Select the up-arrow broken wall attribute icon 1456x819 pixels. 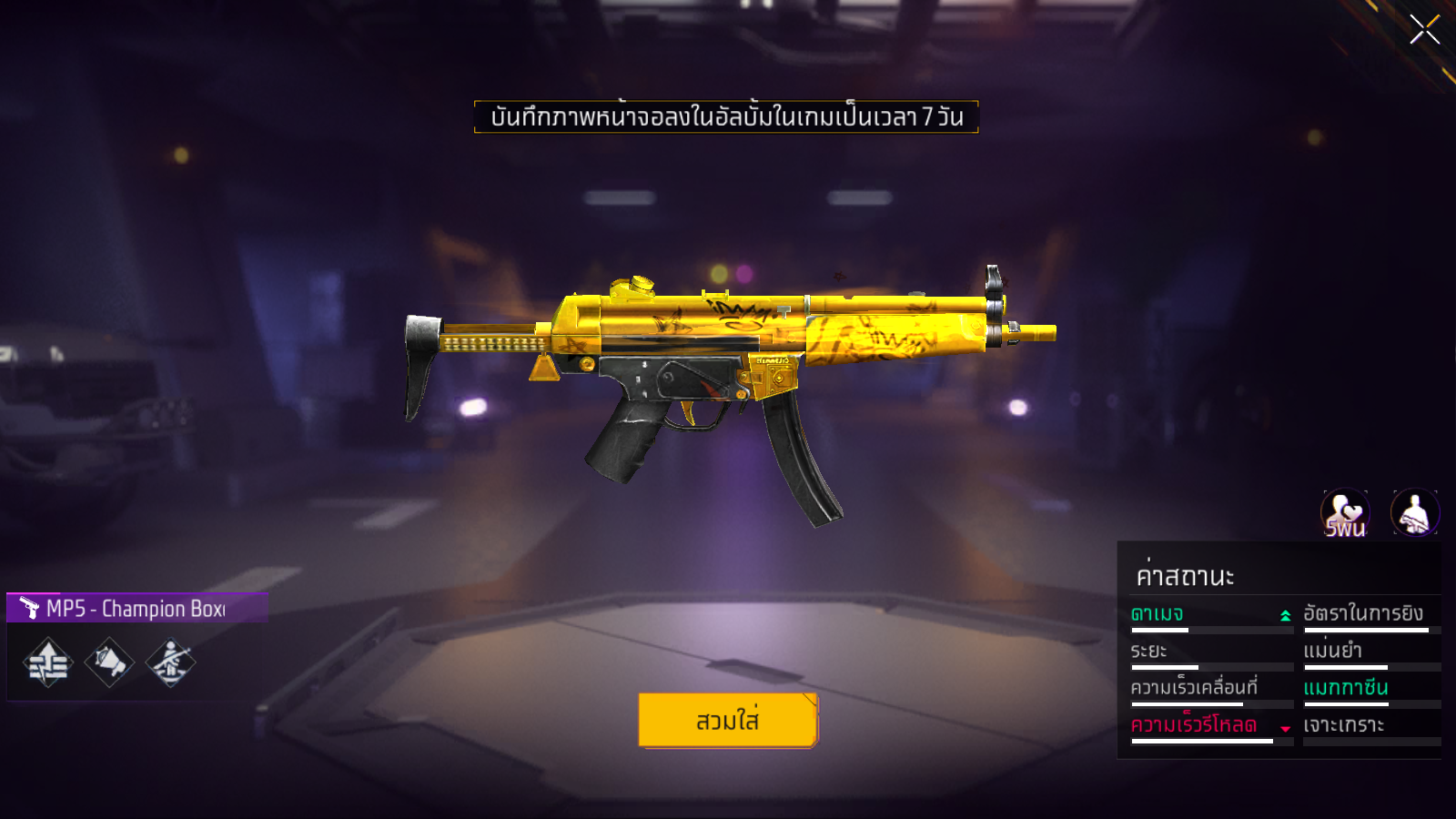(48, 662)
